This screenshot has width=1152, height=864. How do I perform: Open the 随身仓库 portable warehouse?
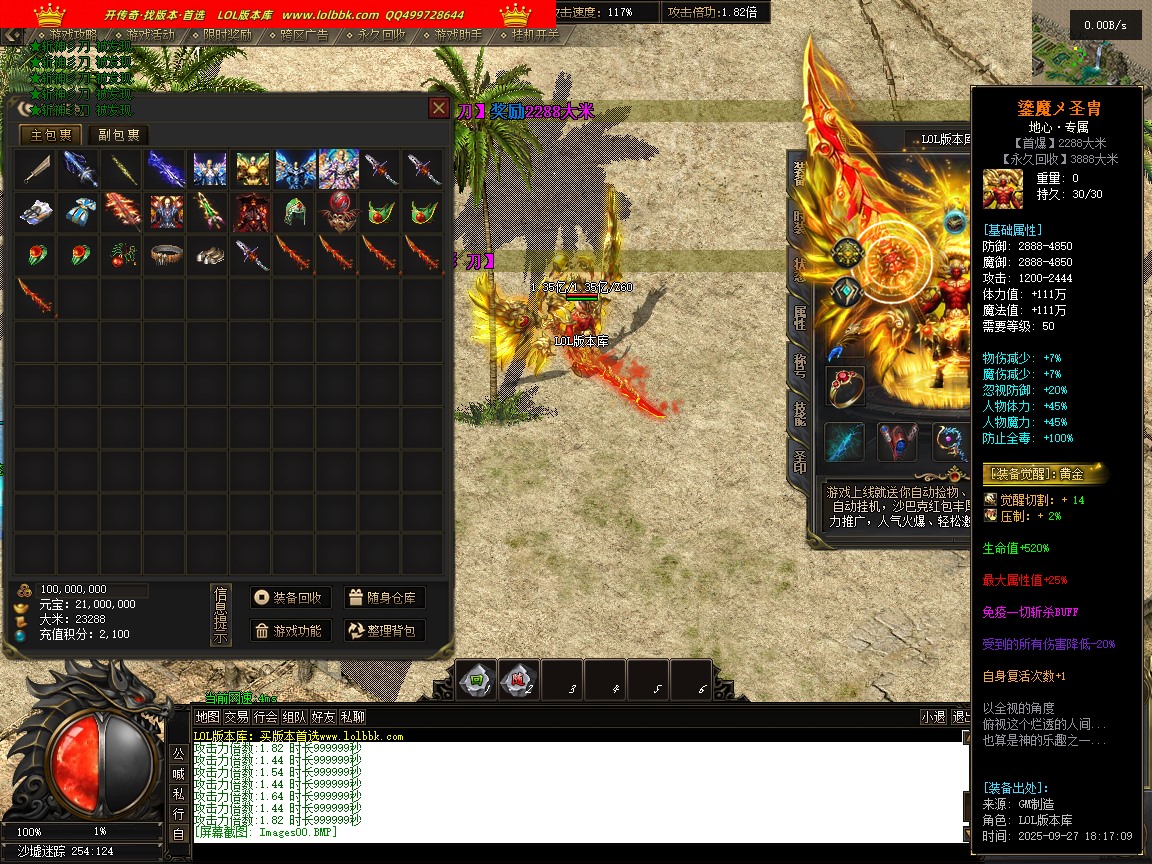tap(384, 598)
